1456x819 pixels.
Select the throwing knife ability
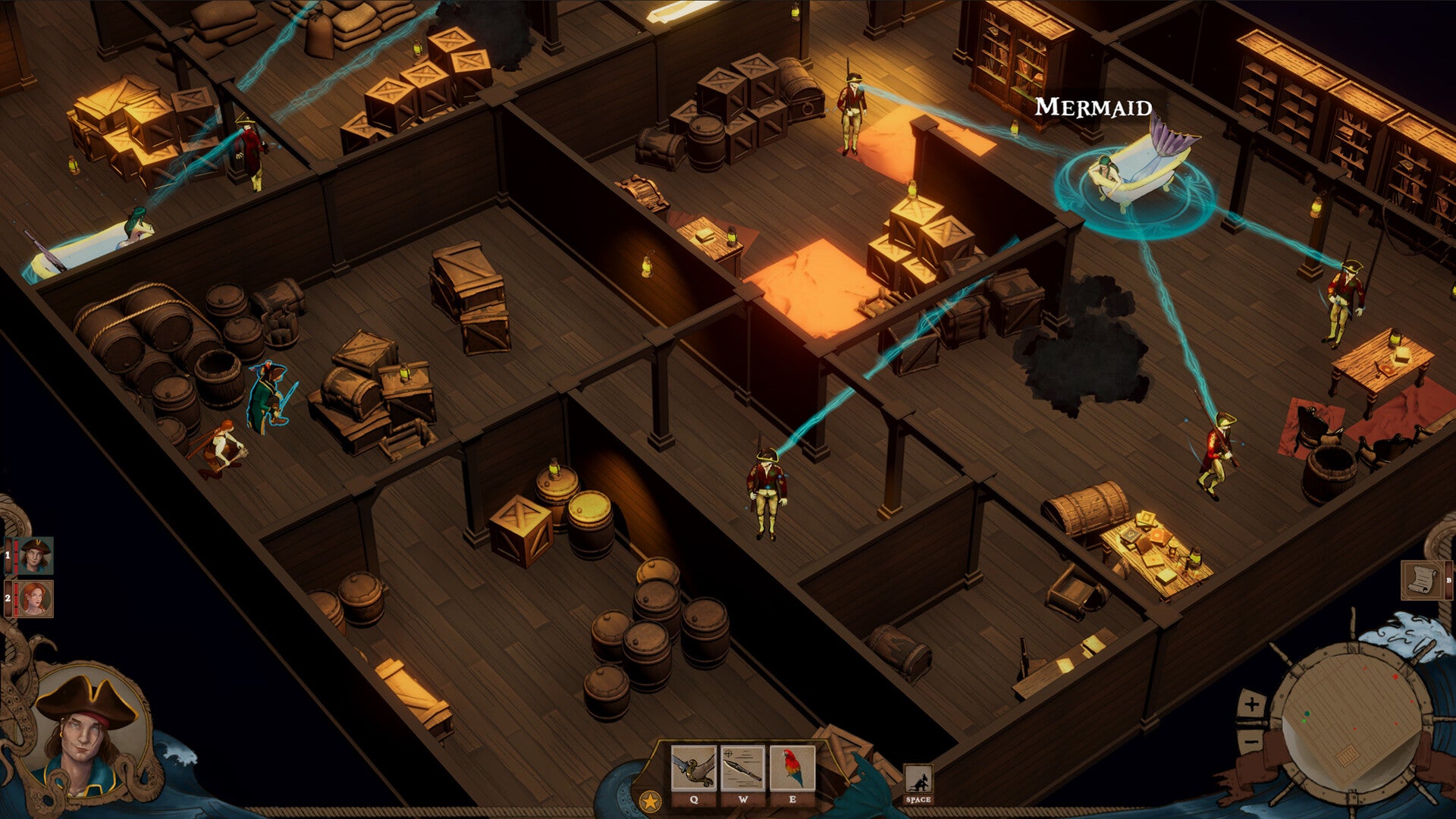742,769
